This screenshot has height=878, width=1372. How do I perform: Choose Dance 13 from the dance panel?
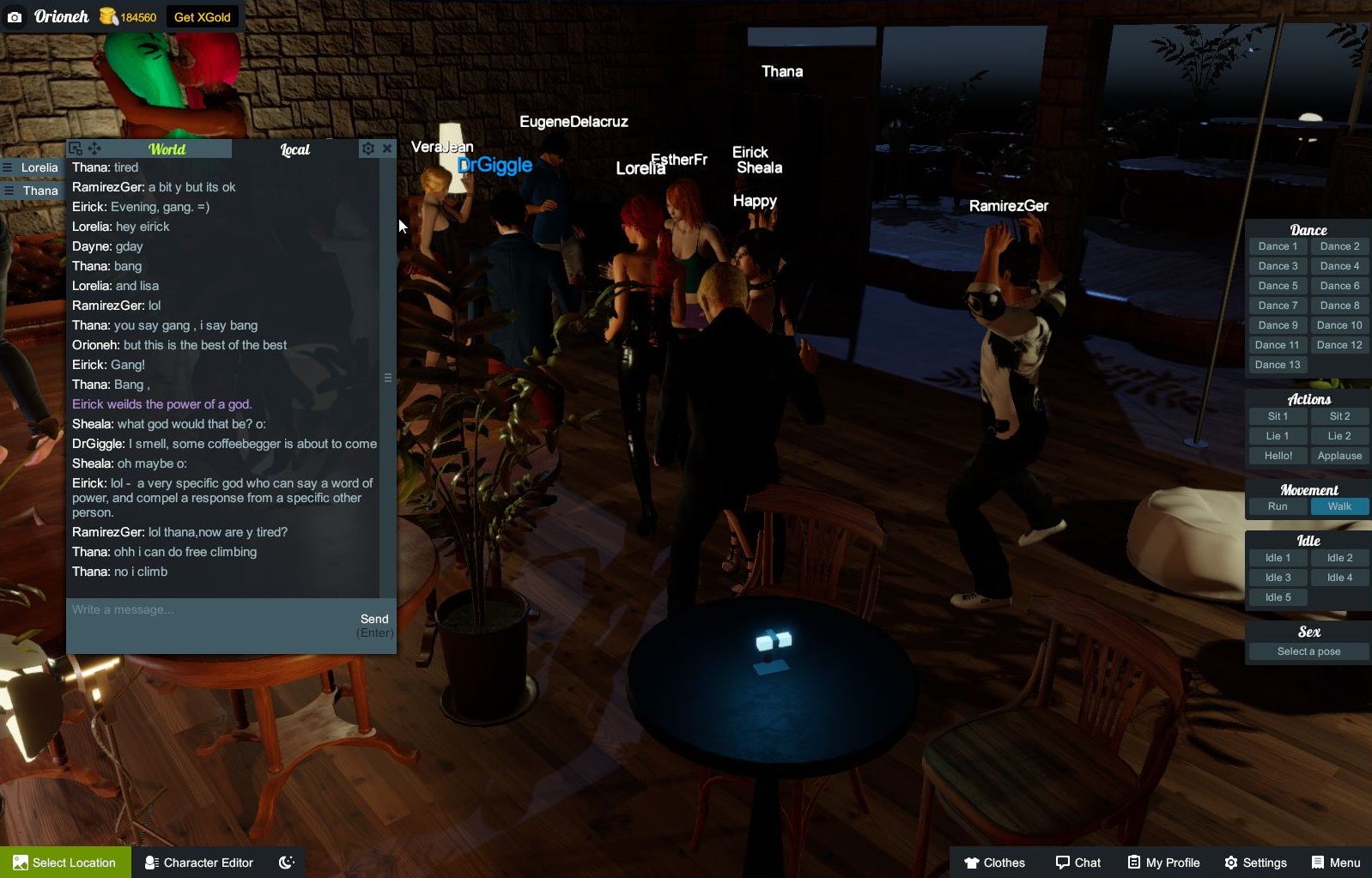(x=1278, y=365)
